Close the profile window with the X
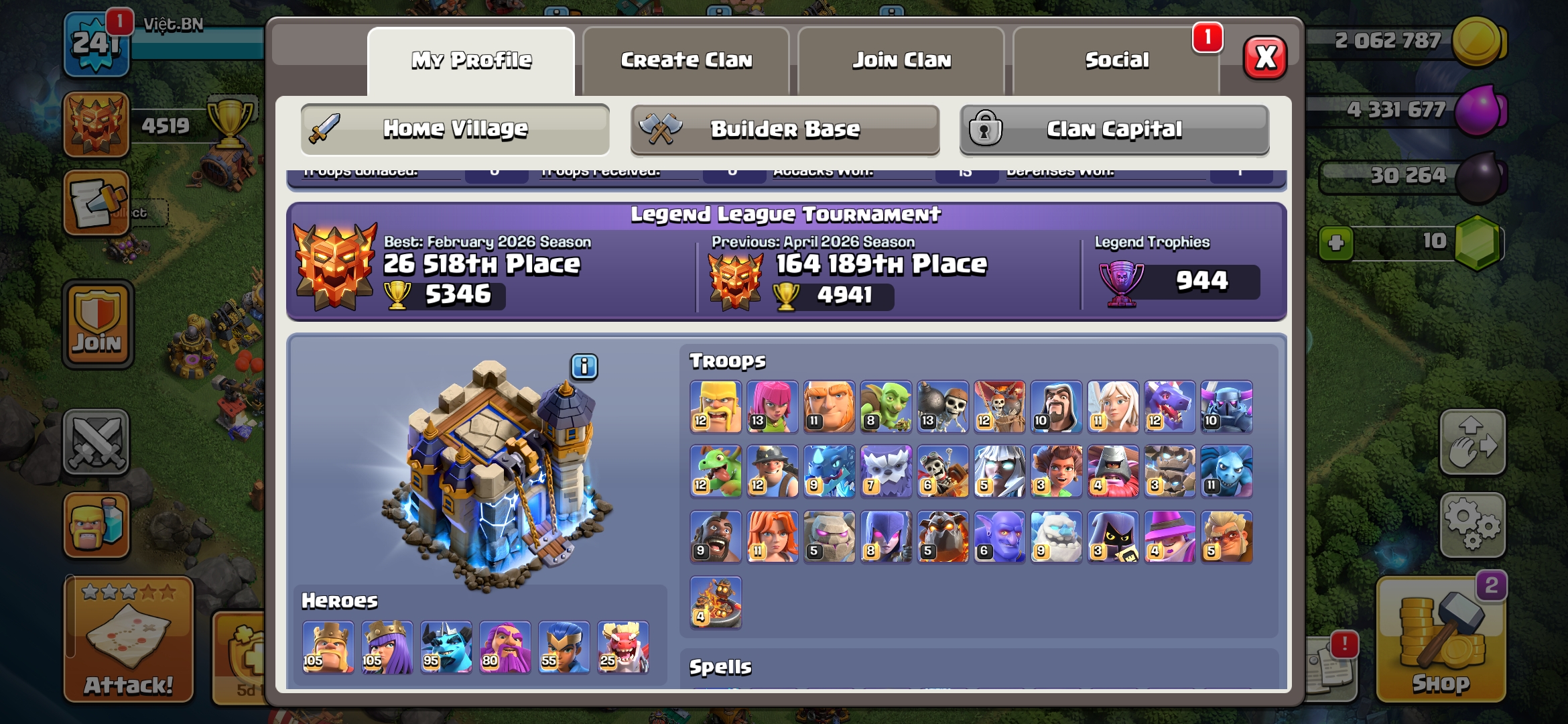Viewport: 1568px width, 724px height. [1264, 58]
